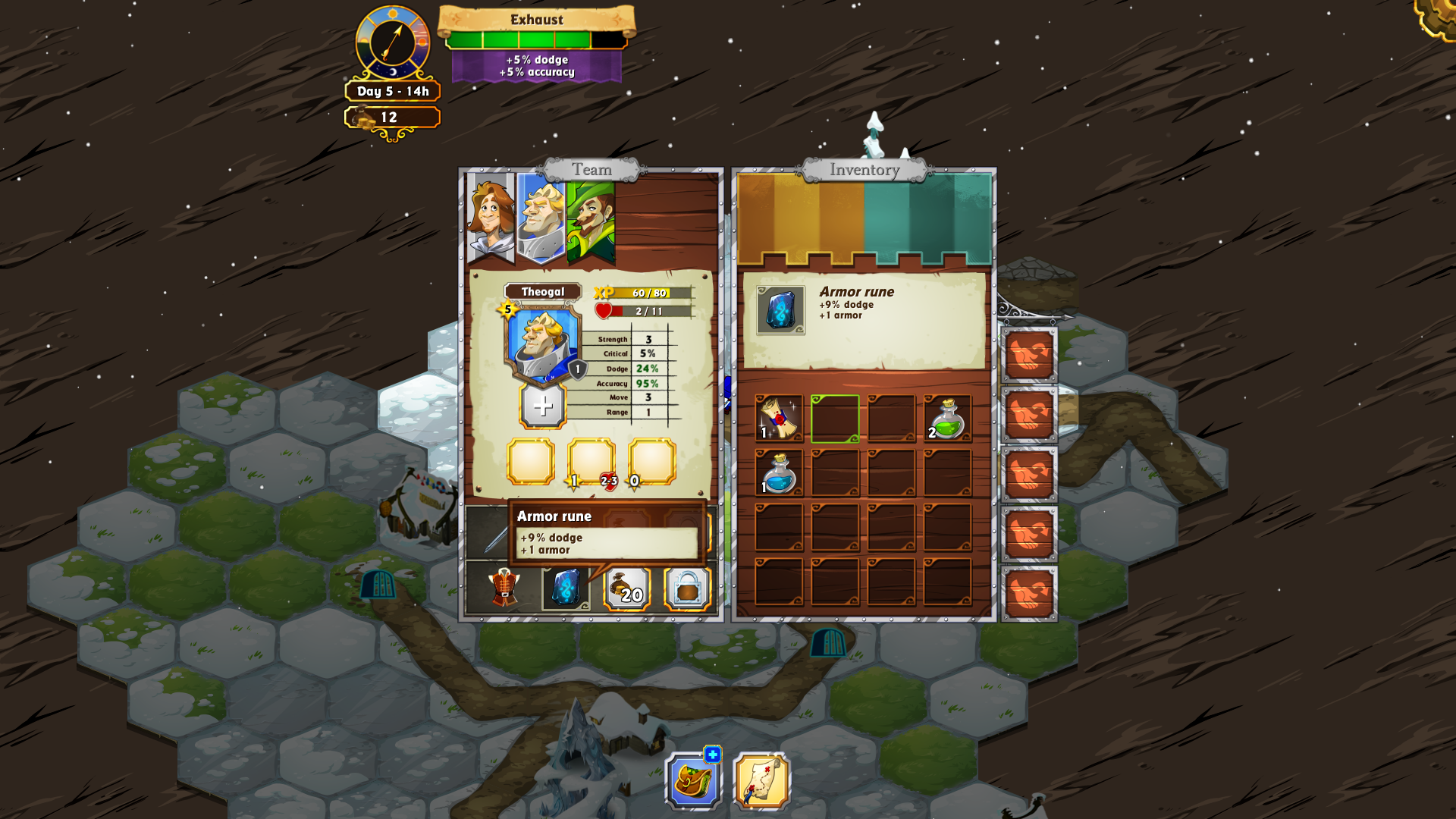Choose the green-hatted archer portrait
1456x819 pixels.
(x=591, y=218)
